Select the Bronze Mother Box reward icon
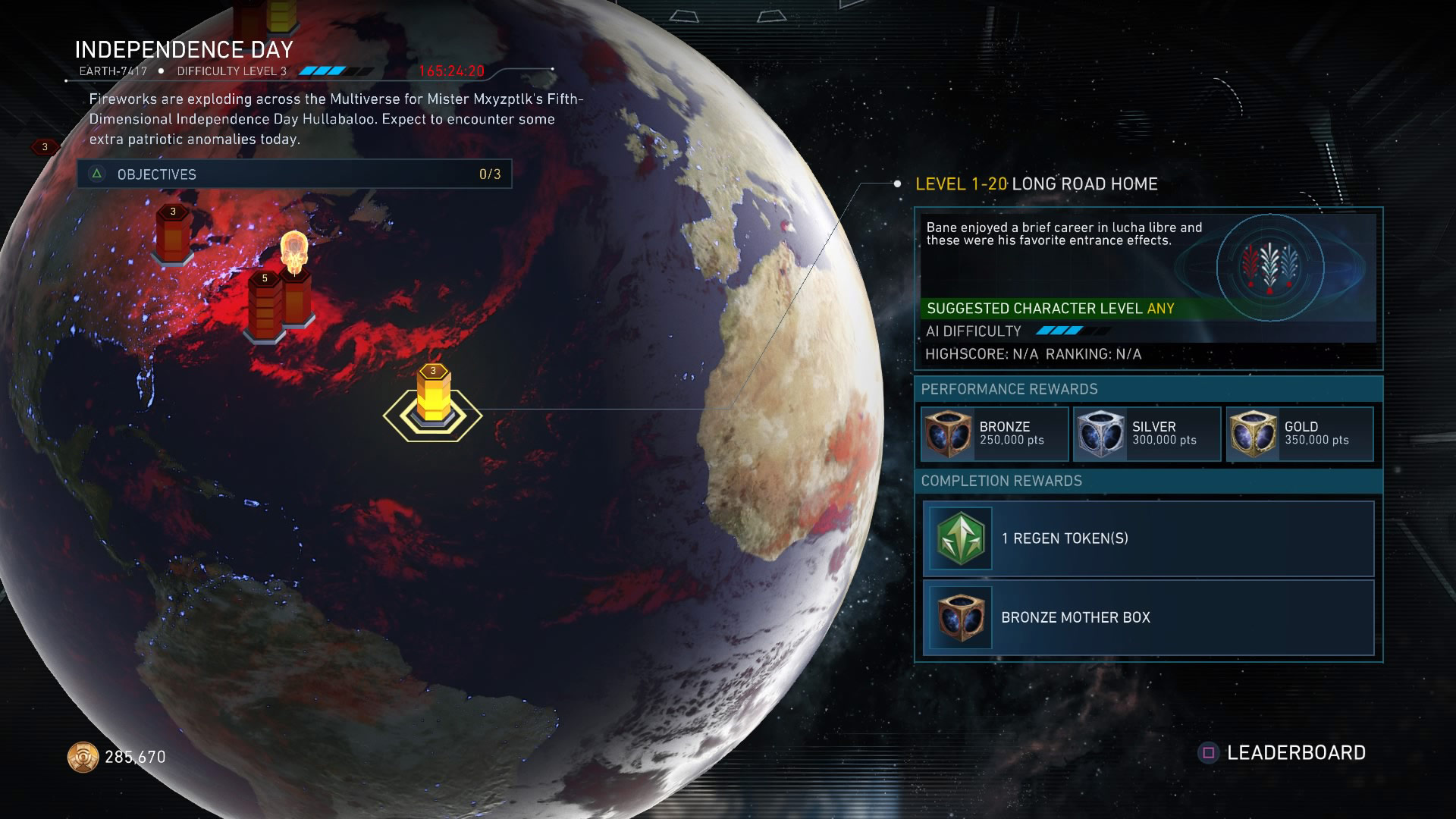 point(960,619)
